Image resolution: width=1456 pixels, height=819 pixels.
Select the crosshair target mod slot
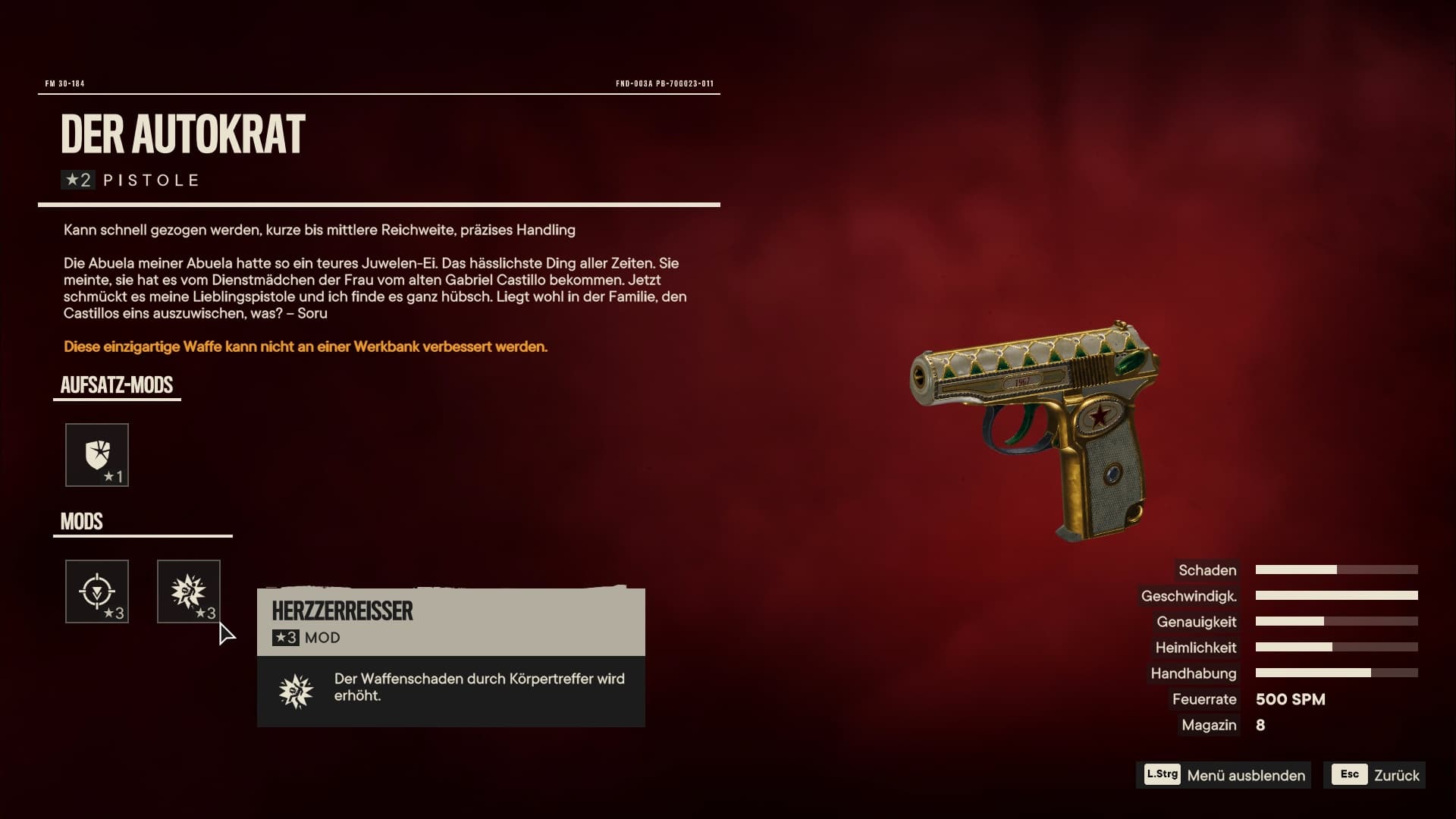click(97, 591)
